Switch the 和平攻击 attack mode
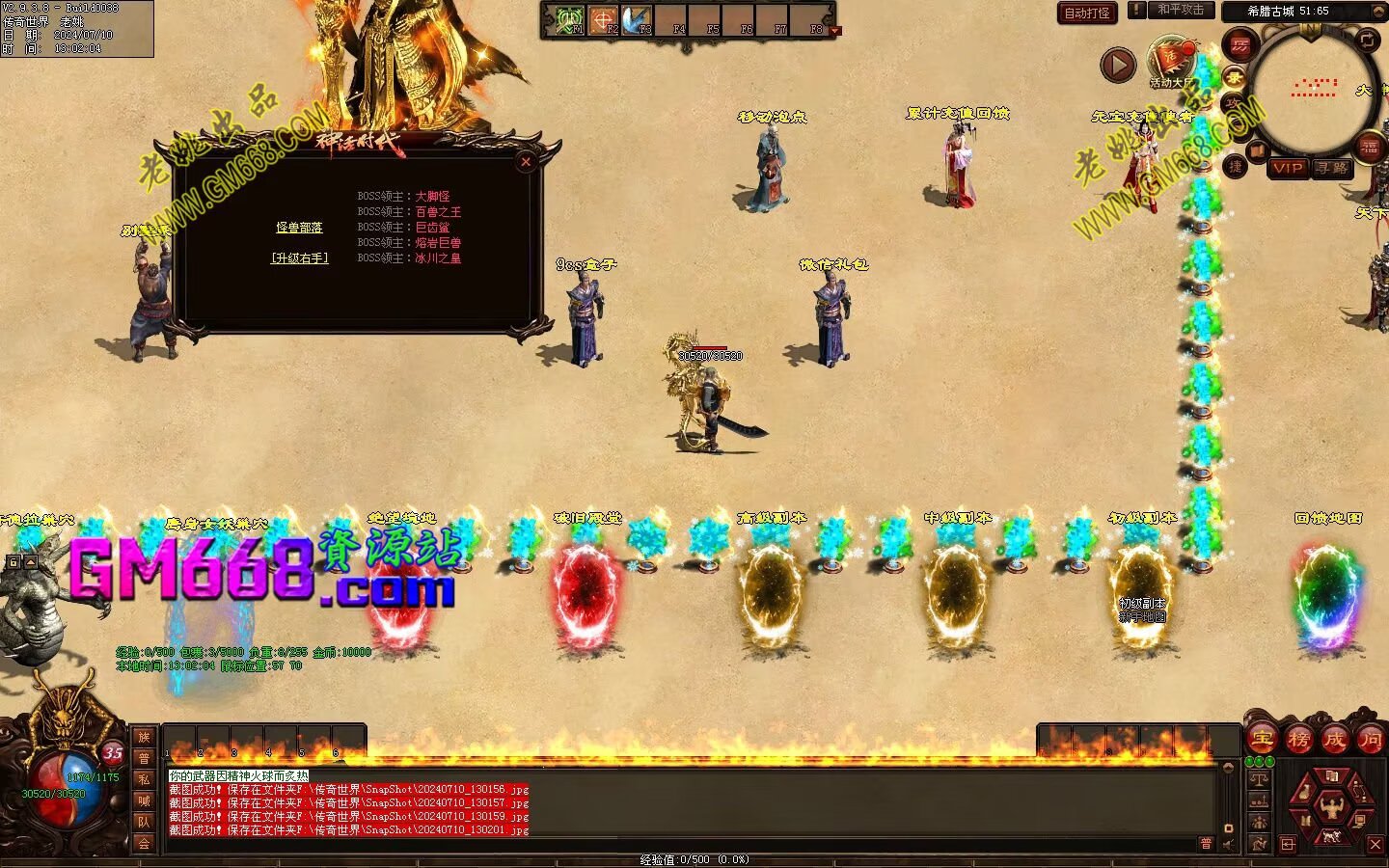This screenshot has width=1389, height=868. 1180,11
